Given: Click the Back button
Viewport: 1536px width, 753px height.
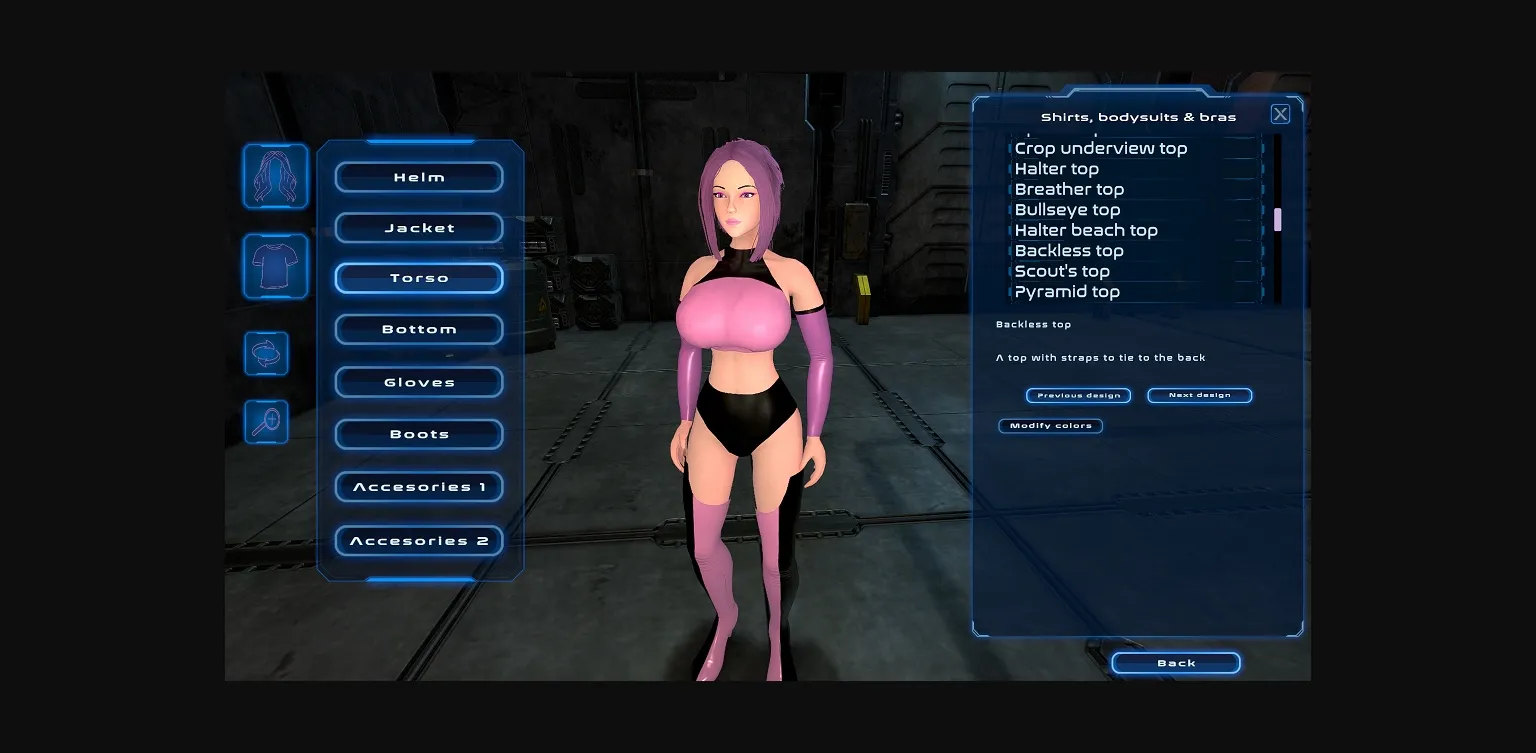Looking at the screenshot, I should click(x=1176, y=662).
